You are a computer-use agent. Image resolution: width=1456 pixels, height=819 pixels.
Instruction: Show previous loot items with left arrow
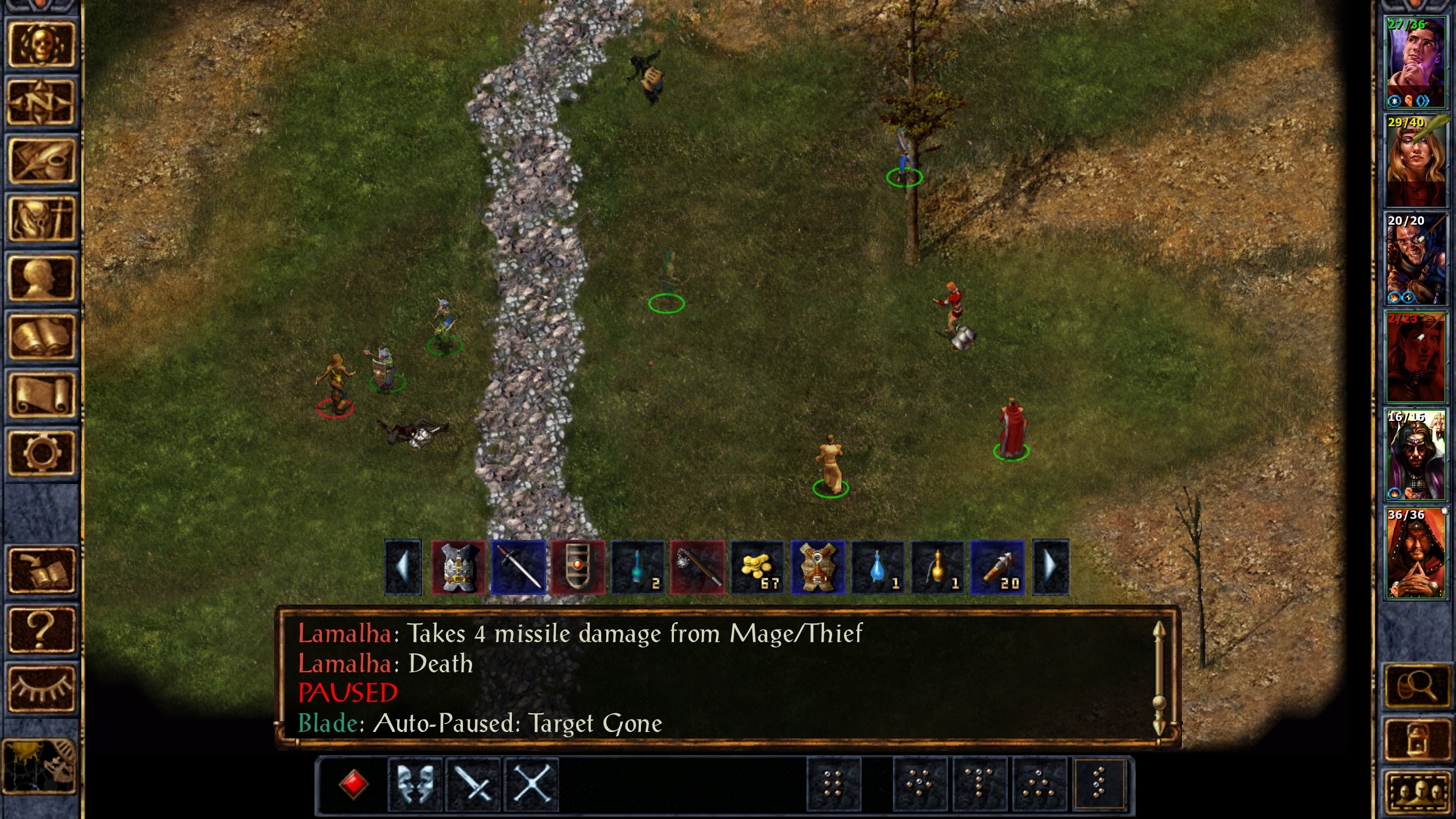[403, 568]
